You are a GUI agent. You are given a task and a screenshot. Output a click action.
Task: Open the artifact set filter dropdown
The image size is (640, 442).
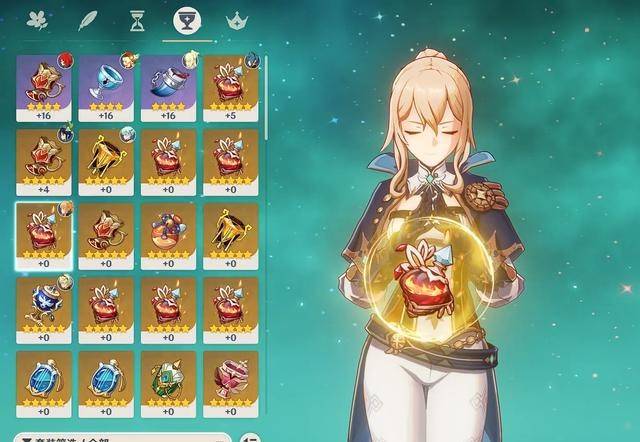pyautogui.click(x=122, y=437)
